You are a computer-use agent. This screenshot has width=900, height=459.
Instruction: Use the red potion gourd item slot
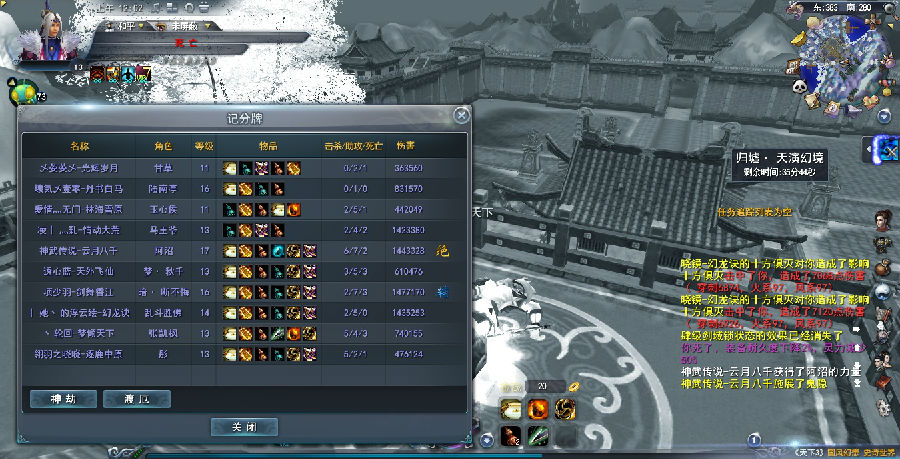[510, 436]
